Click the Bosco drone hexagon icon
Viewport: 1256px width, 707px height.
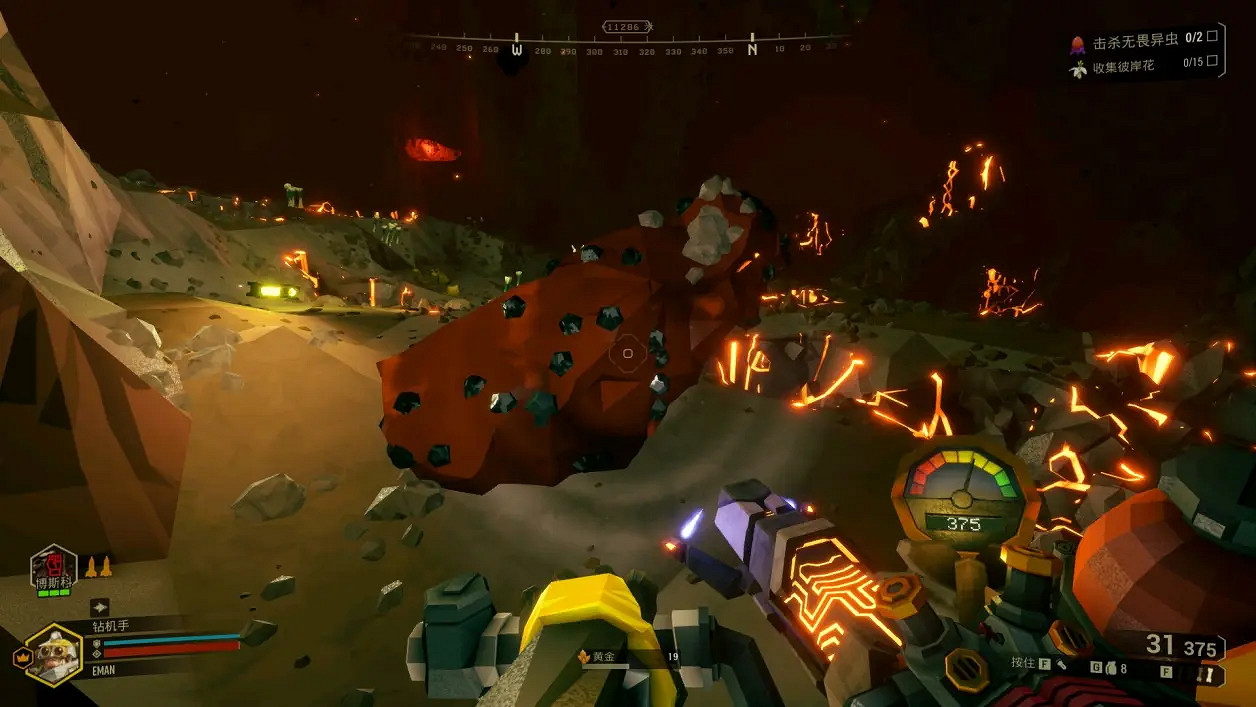[54, 567]
